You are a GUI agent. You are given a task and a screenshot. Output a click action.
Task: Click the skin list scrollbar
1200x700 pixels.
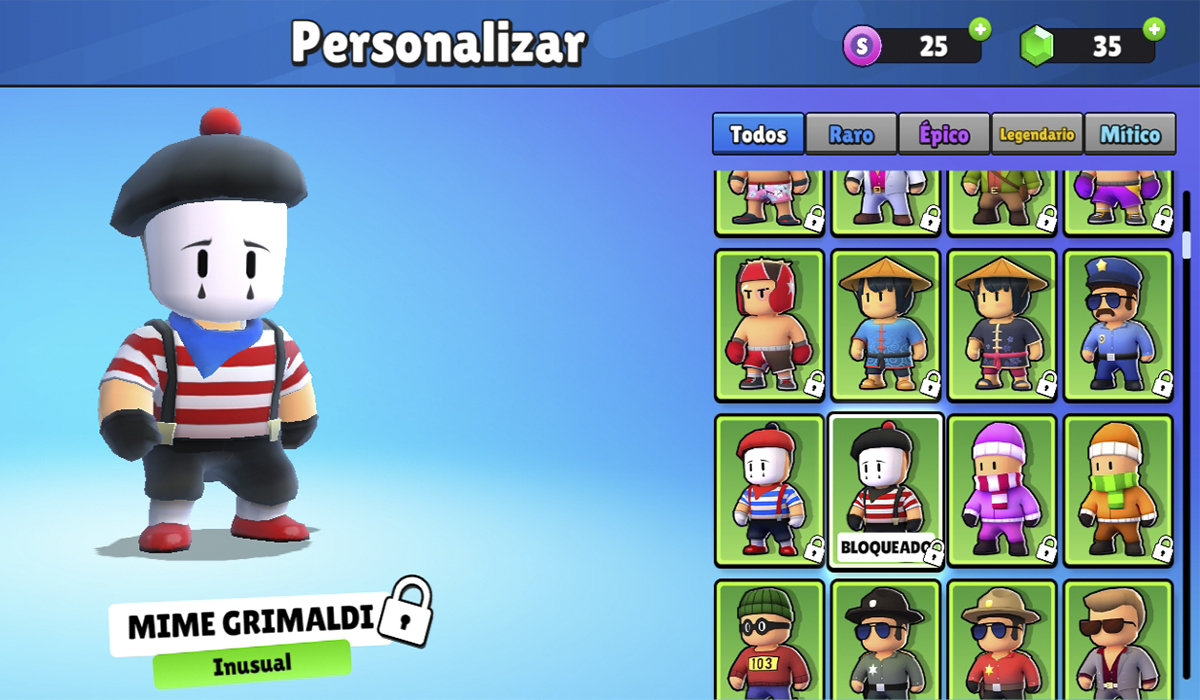(x=1187, y=245)
